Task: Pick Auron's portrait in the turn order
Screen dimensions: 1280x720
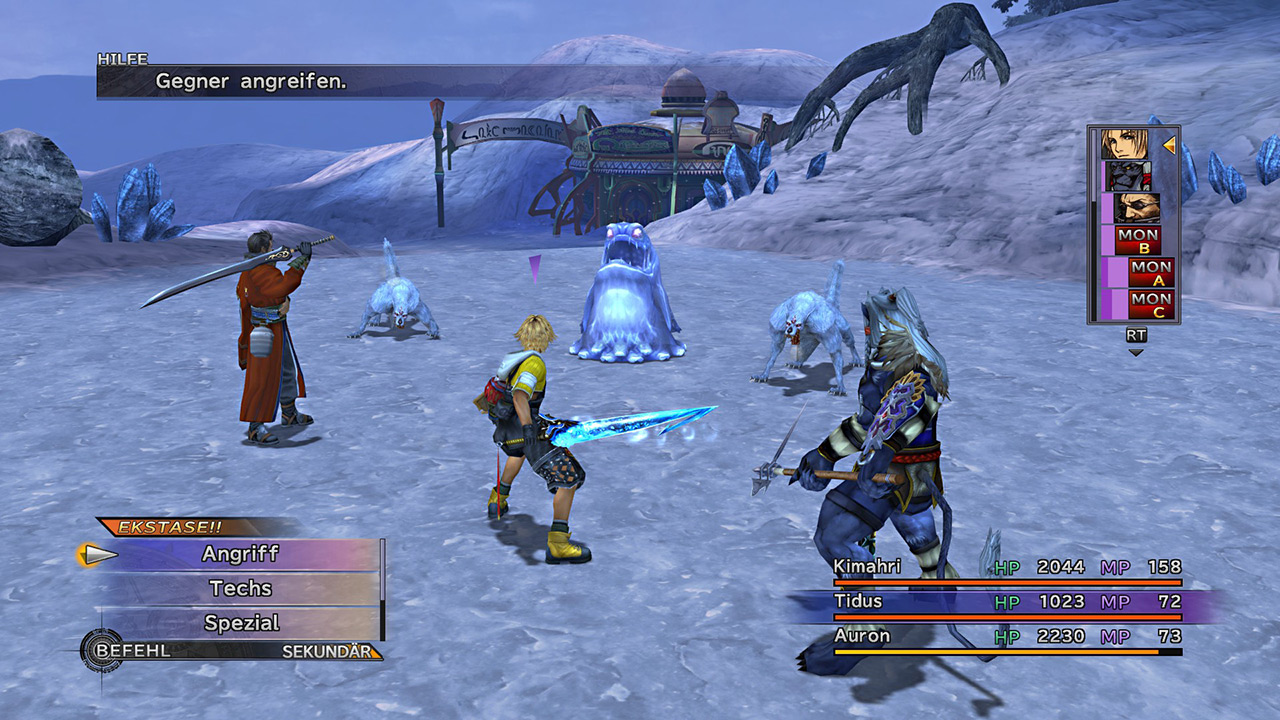Action: (x=1137, y=208)
